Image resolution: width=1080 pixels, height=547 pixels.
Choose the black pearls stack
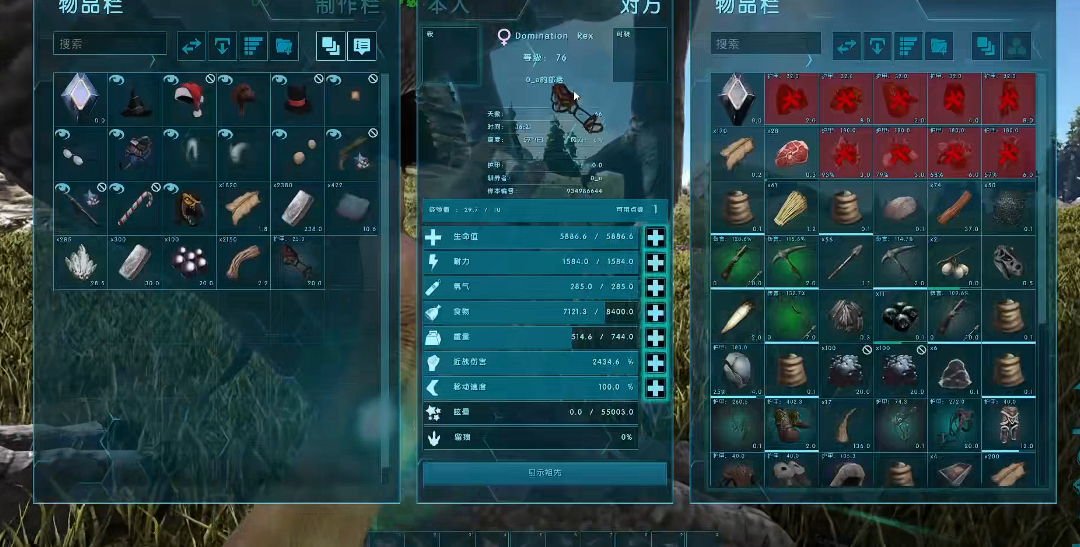(x=189, y=262)
